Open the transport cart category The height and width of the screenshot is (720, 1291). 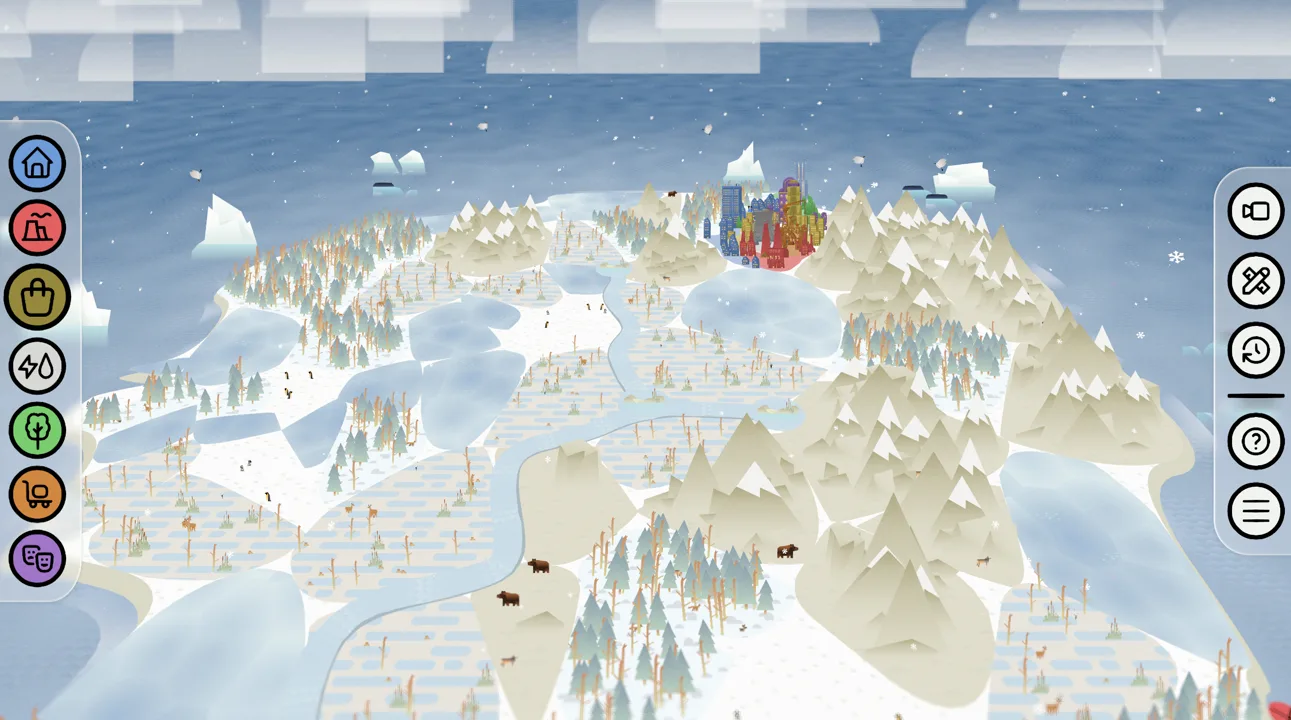(x=36, y=494)
